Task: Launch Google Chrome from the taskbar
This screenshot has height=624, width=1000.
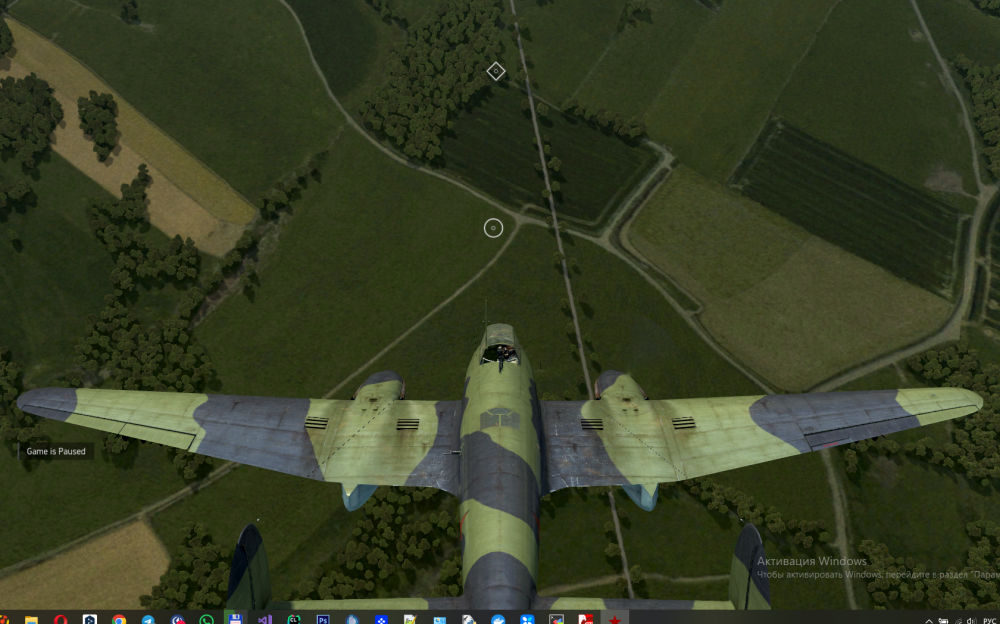Action: (x=119, y=619)
